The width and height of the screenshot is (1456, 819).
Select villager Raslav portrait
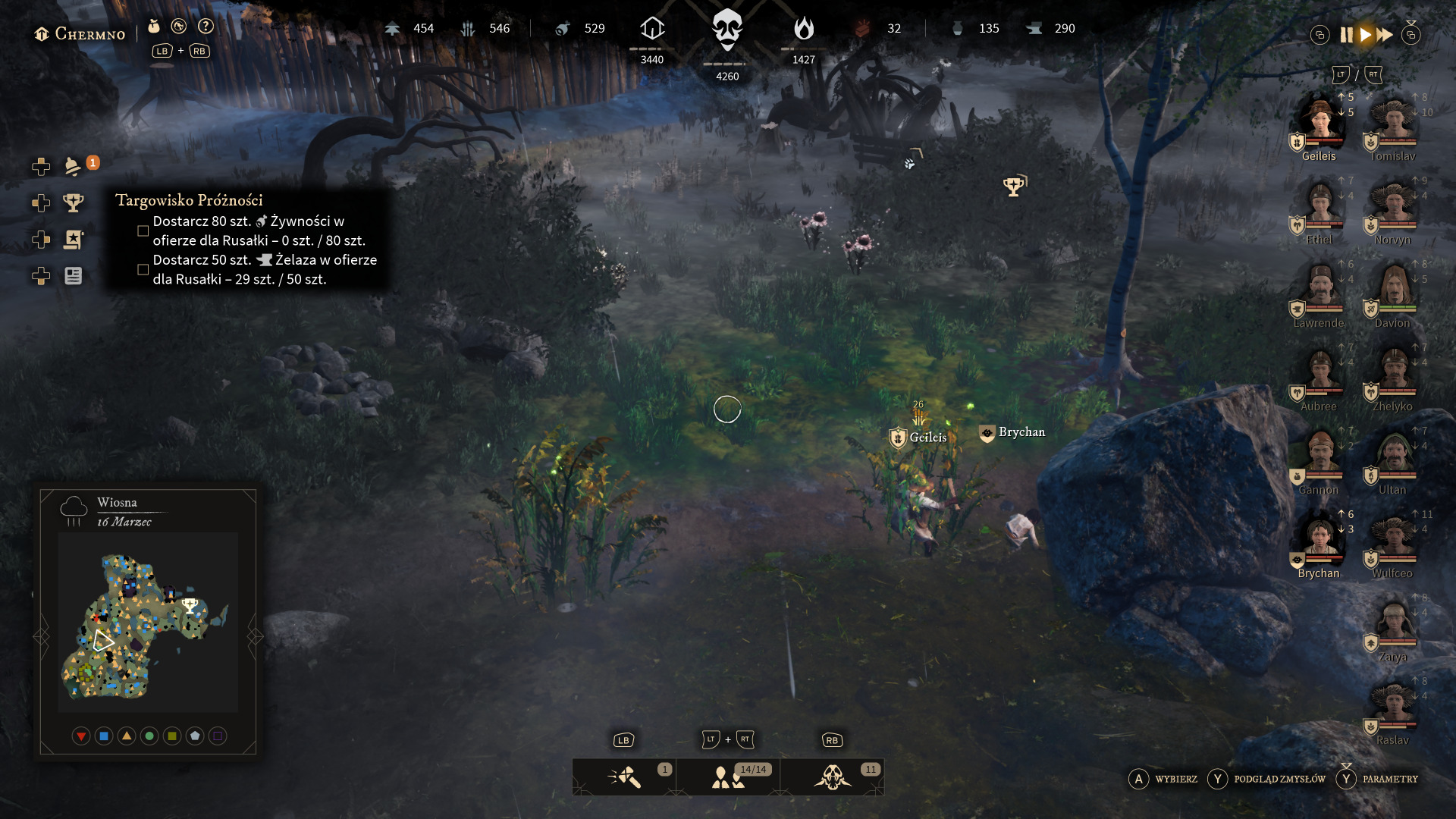click(1394, 707)
